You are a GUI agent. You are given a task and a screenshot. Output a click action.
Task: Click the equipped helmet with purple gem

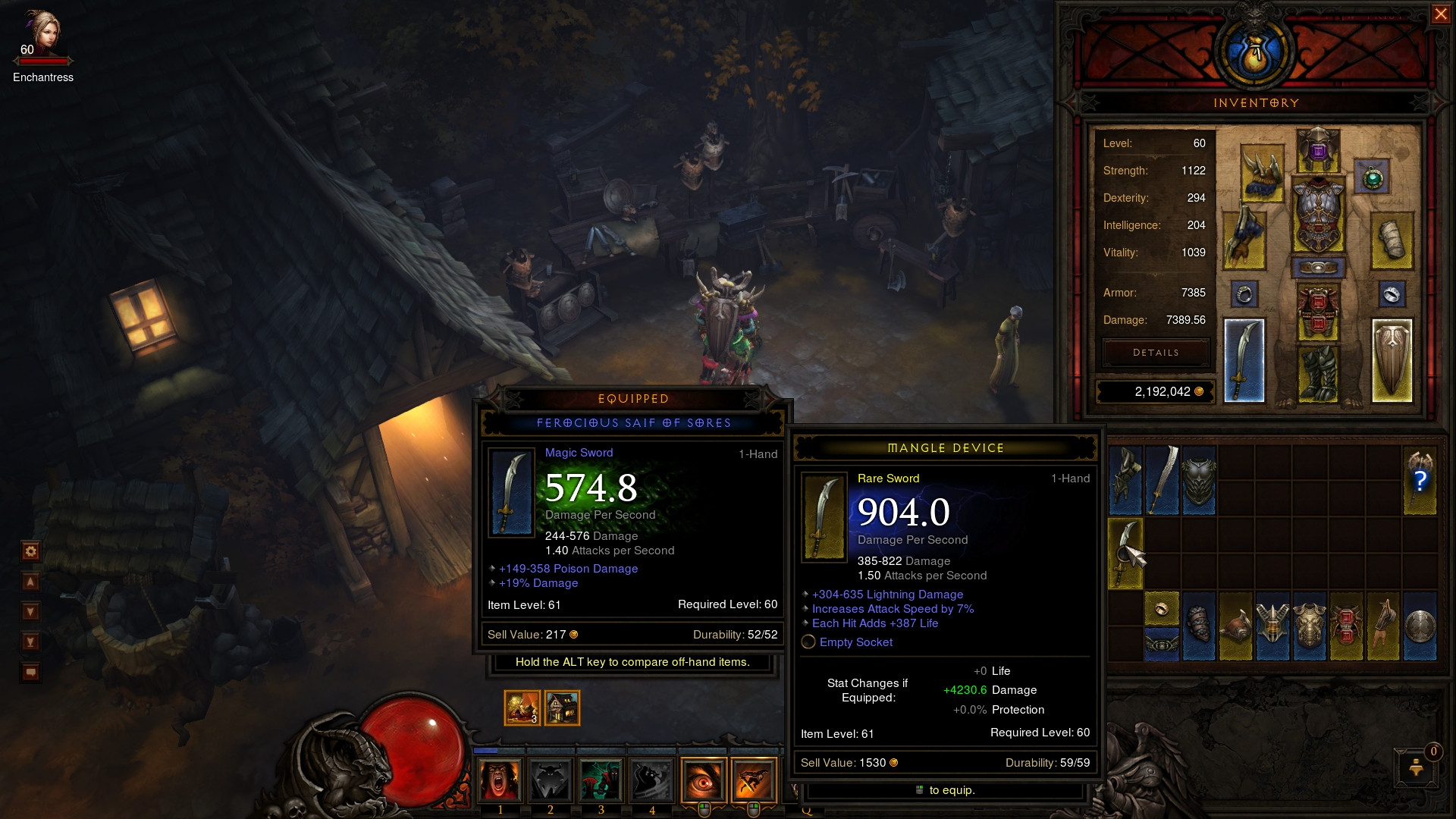tap(1318, 149)
